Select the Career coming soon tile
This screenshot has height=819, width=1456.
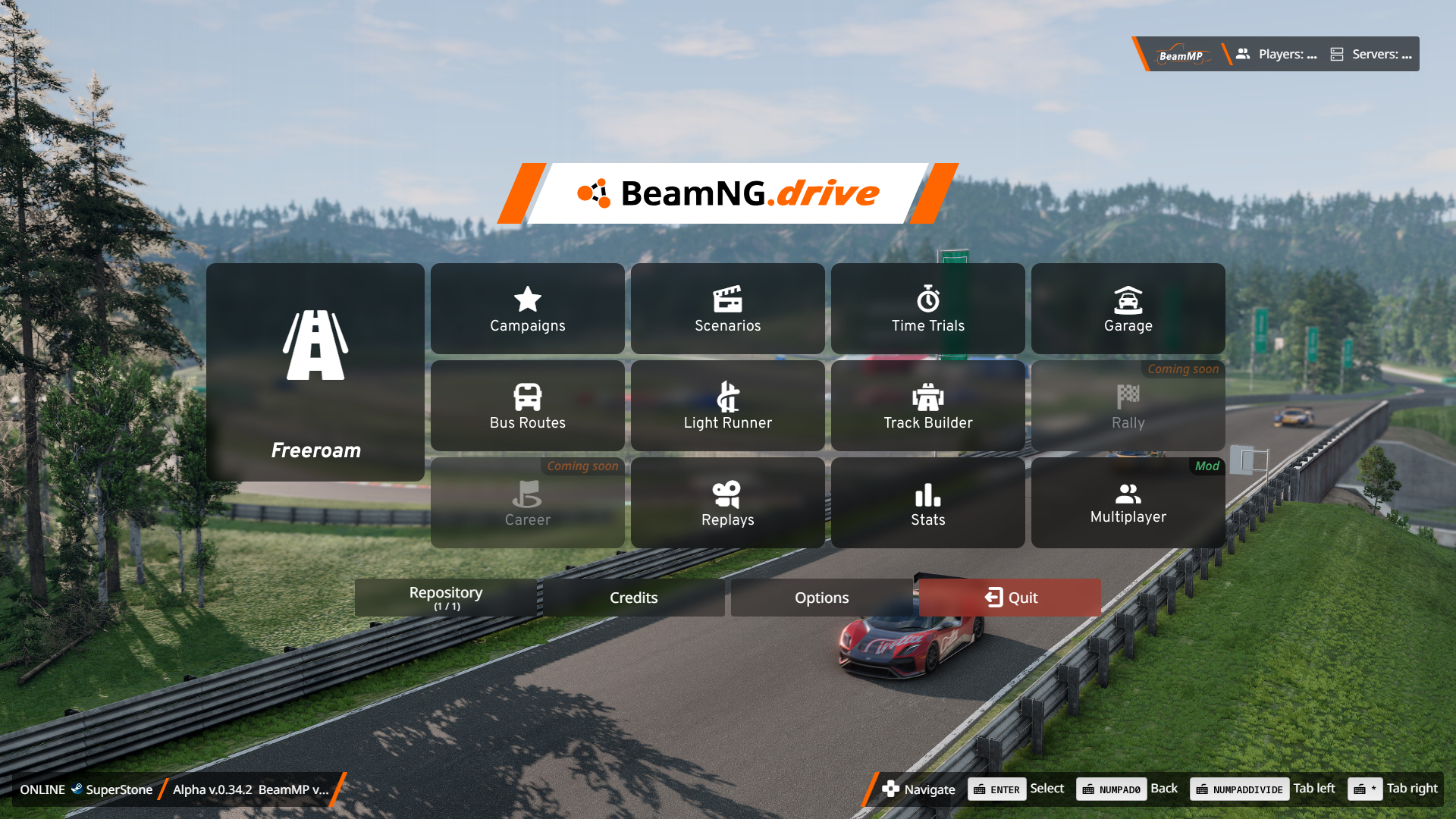pyautogui.click(x=528, y=504)
